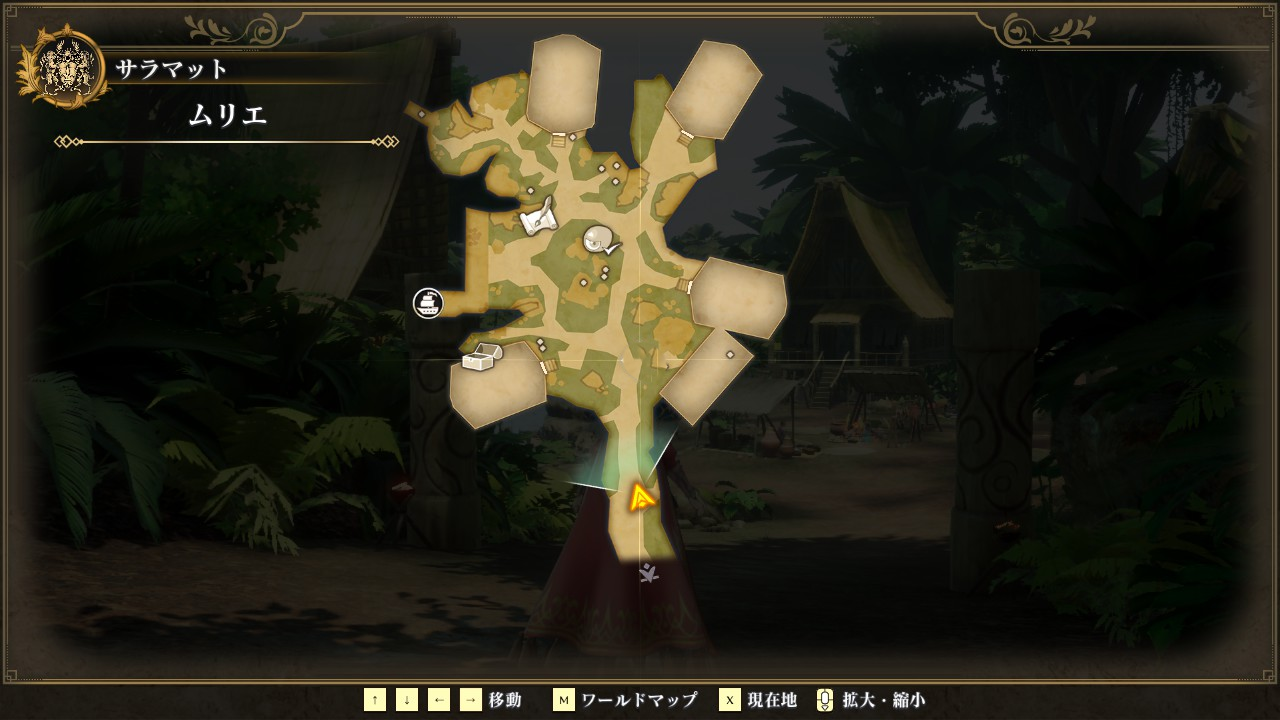
Task: Click the helmet marker with checkmark
Action: pos(600,239)
